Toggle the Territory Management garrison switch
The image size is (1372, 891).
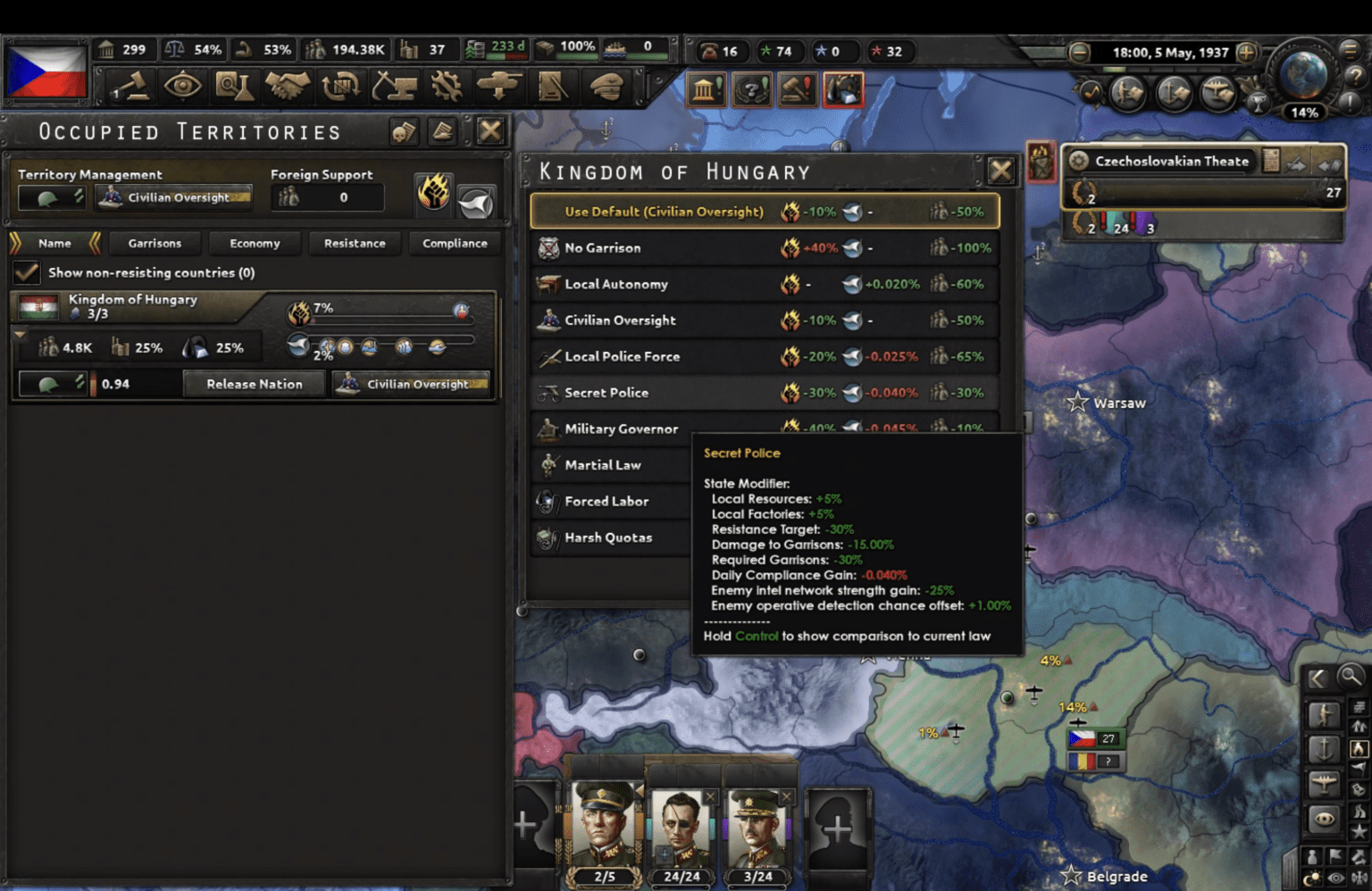(51, 197)
